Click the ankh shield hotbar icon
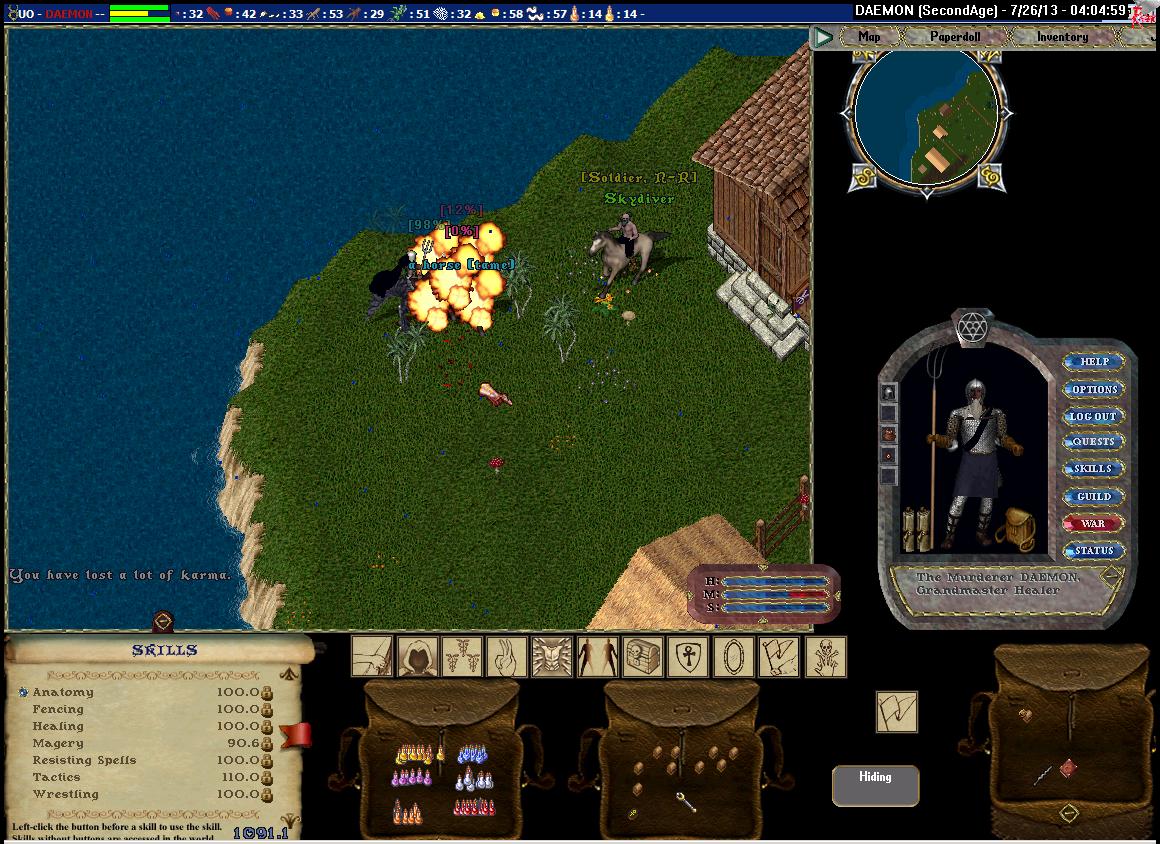 tap(689, 657)
